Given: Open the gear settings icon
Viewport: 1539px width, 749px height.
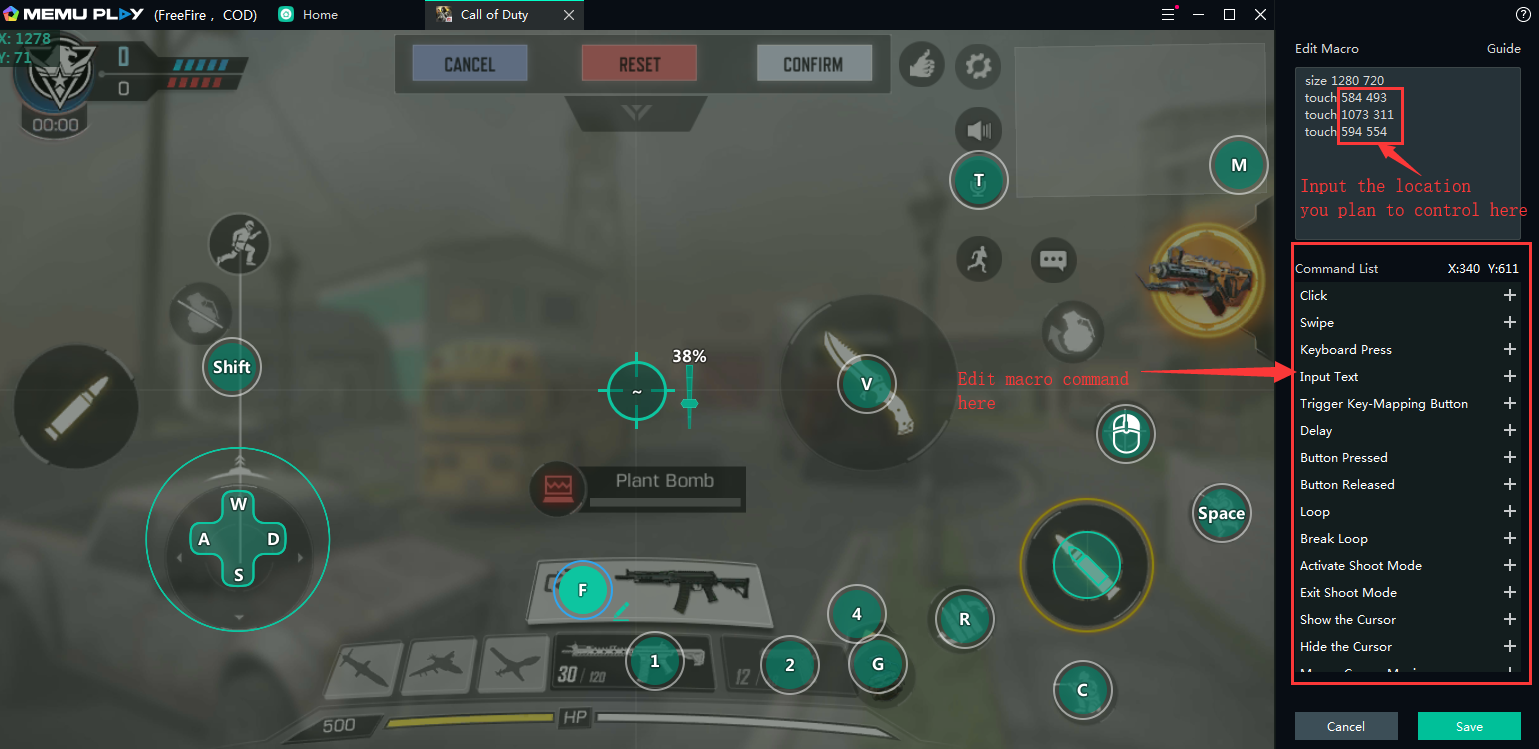Looking at the screenshot, I should [978, 67].
